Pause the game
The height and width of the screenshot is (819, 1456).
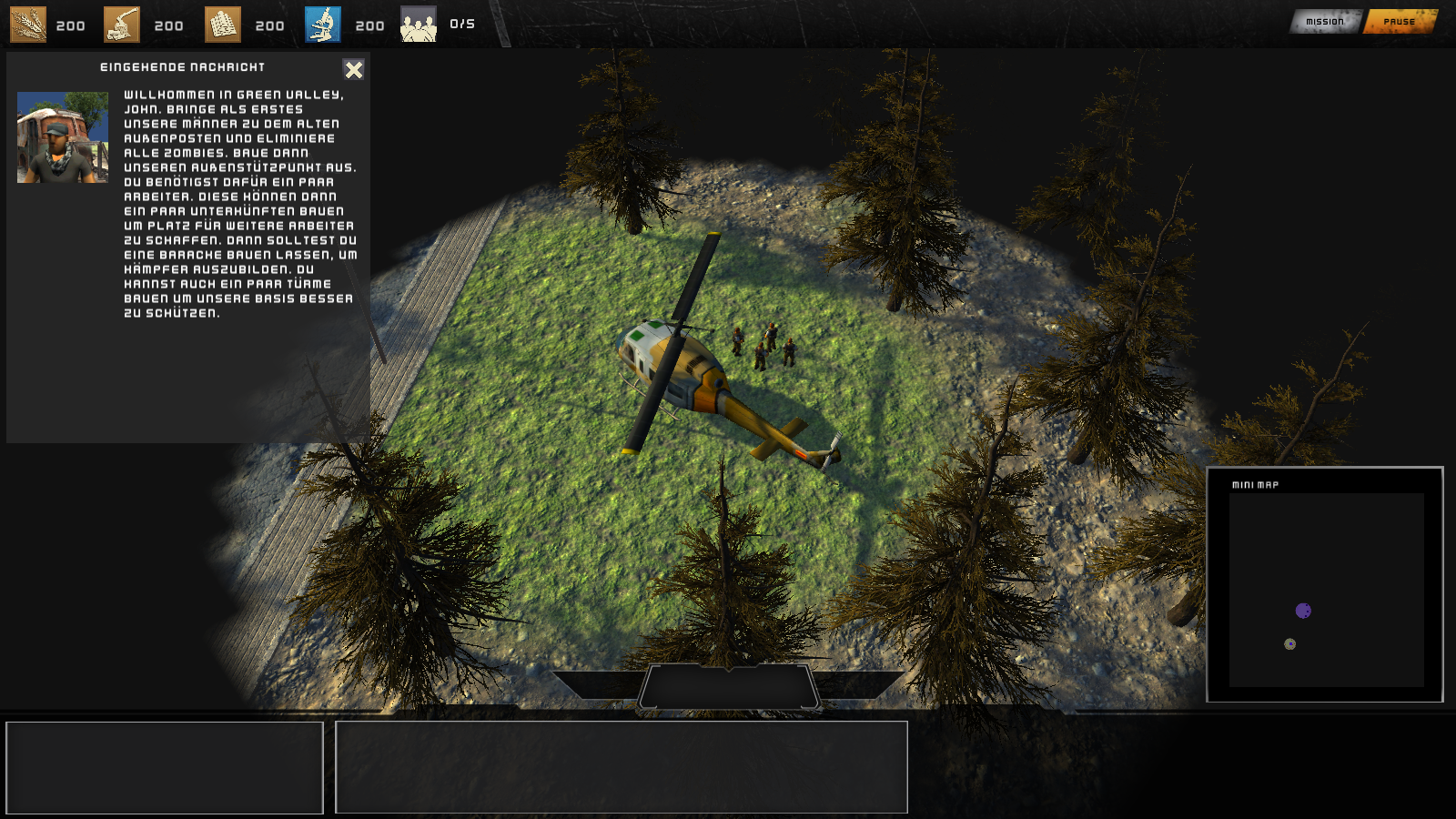(x=1400, y=22)
